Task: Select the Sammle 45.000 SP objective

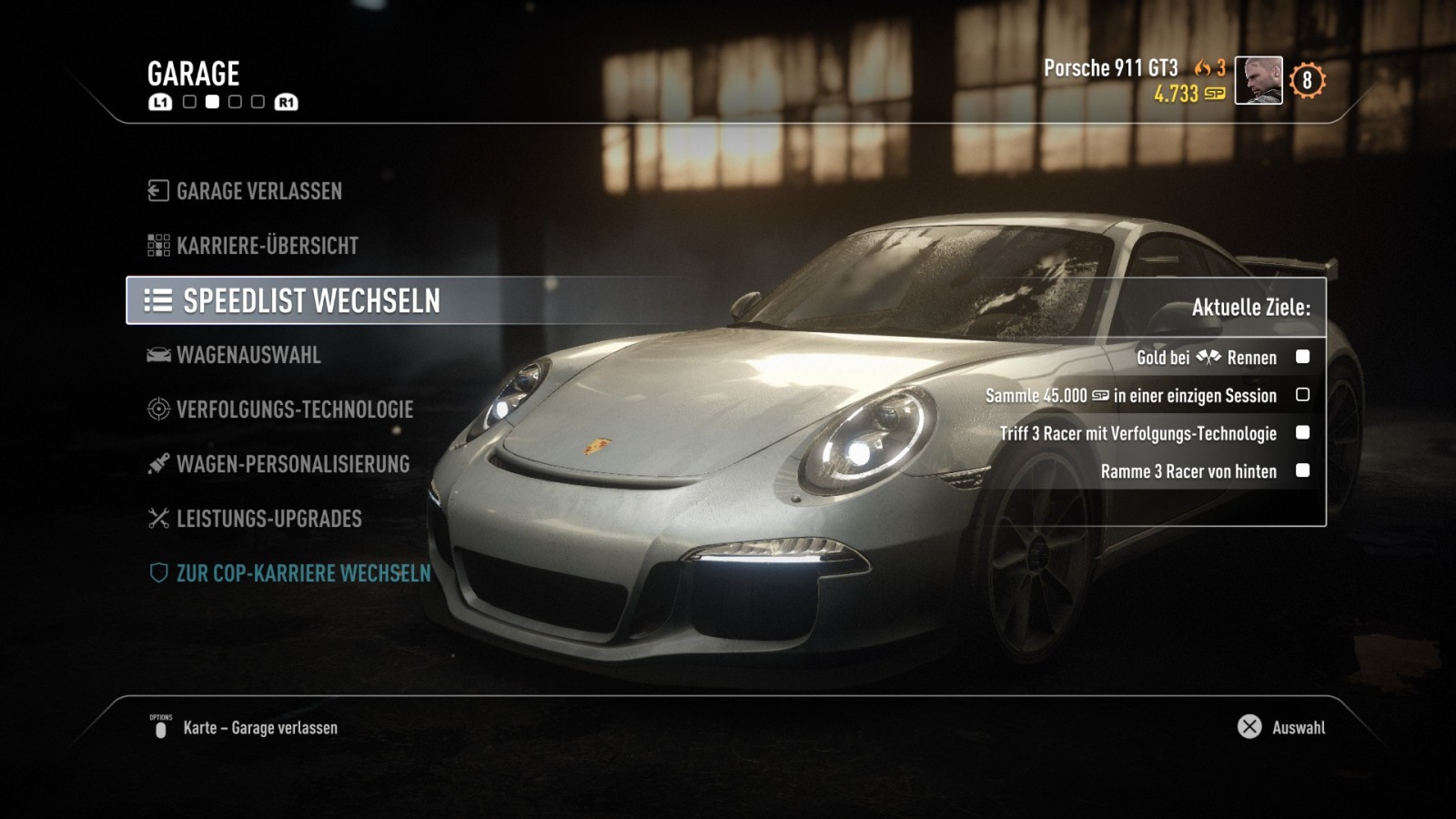Action: click(1131, 396)
